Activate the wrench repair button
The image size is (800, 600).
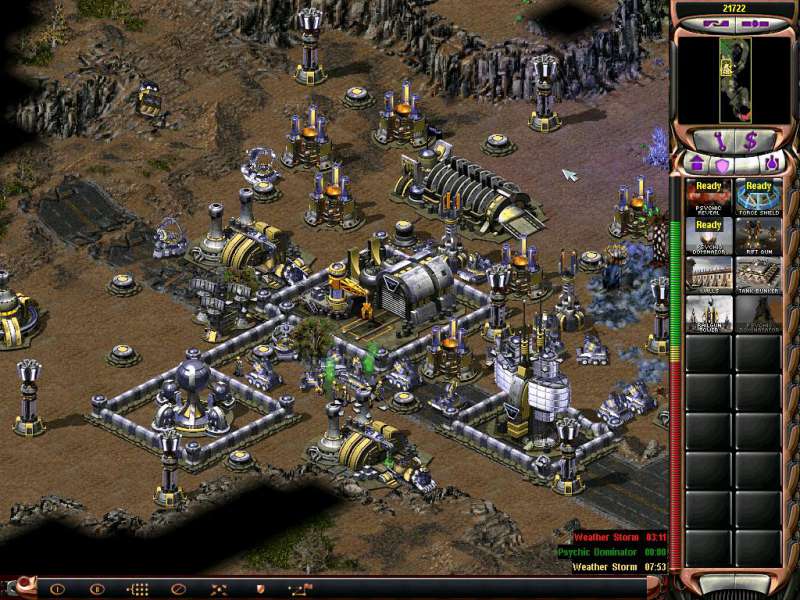point(722,138)
